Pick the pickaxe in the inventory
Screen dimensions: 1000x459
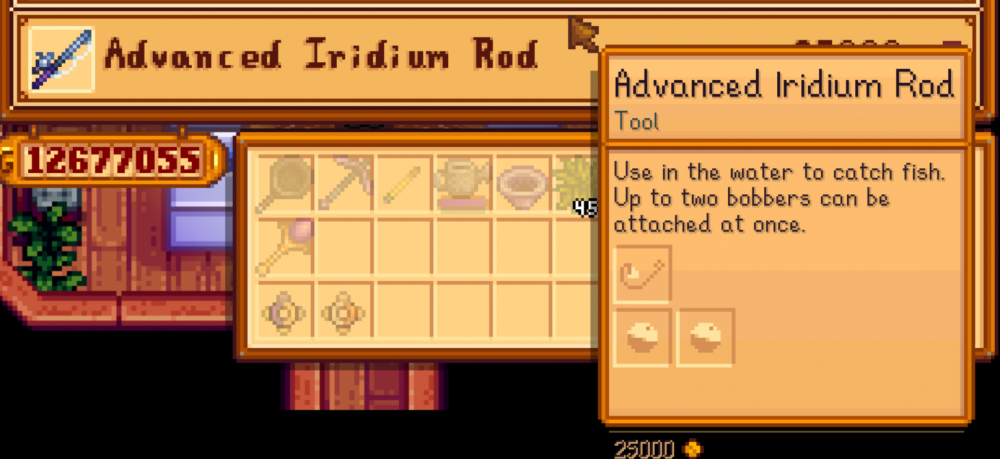[x=345, y=185]
